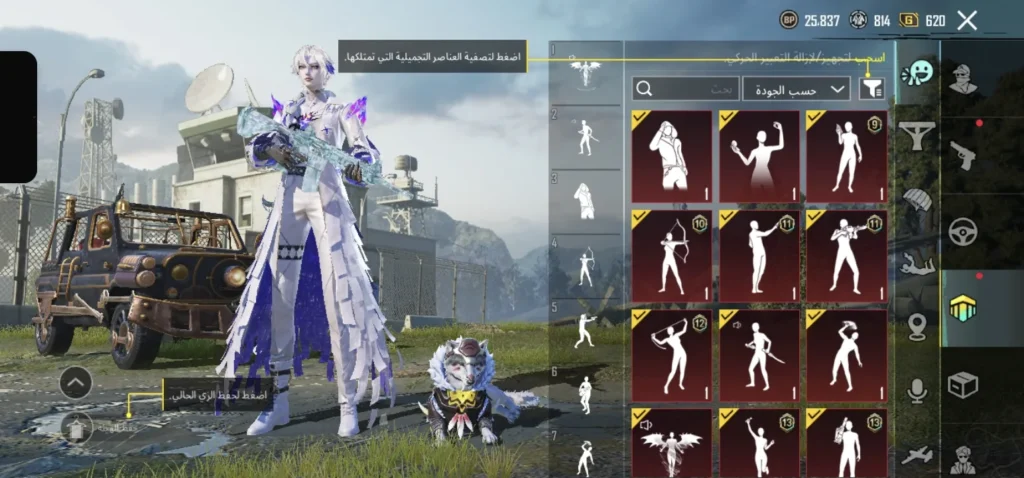Select equipped emote slot number 4

click(x=586, y=266)
